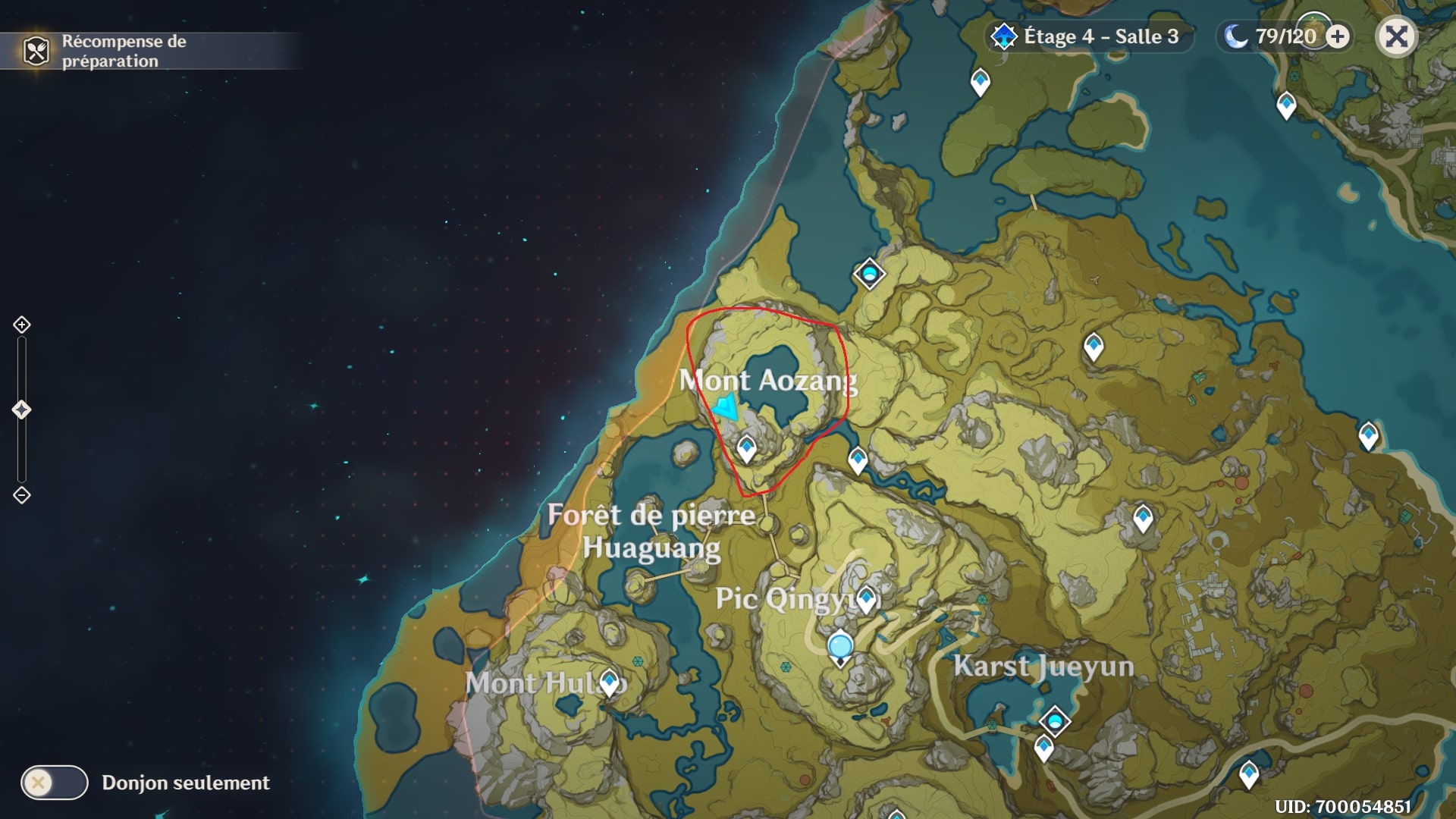1456x819 pixels.
Task: Select the domain marker below Karst Jueyun label
Action: [x=1054, y=720]
